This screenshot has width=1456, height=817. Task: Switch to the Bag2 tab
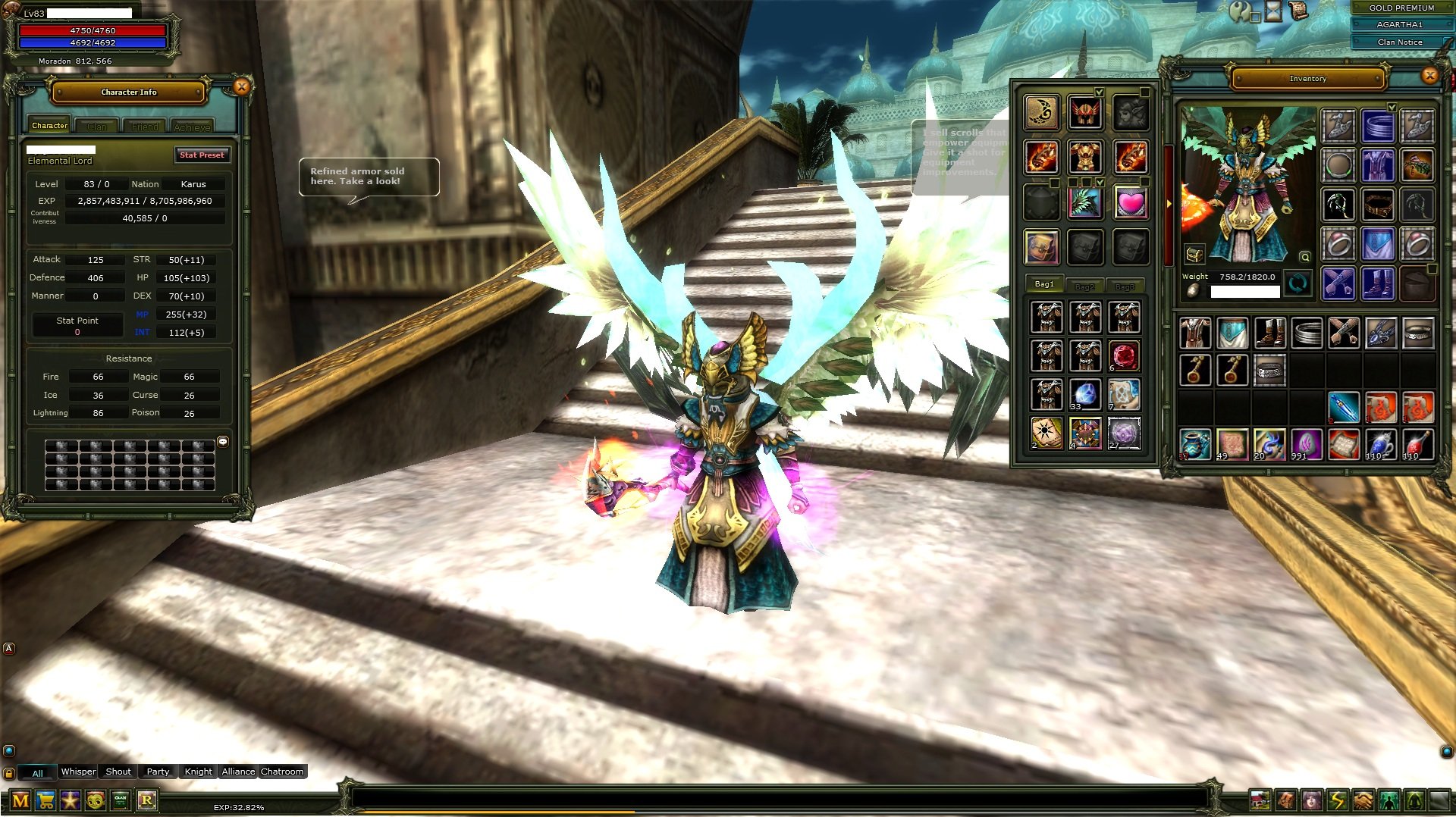click(x=1084, y=286)
